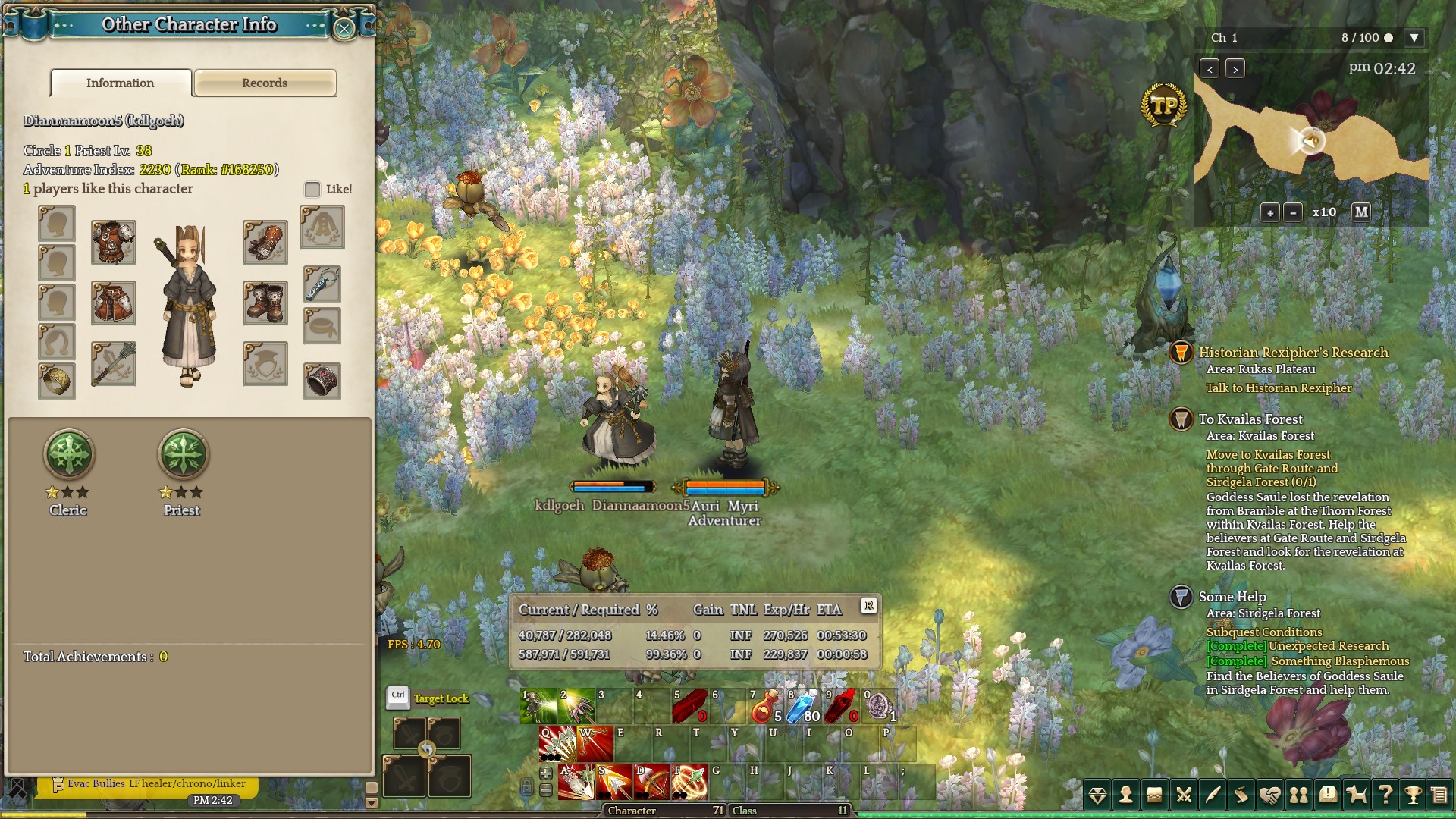Image resolution: width=1456 pixels, height=819 pixels.
Task: Open the companion pet menu
Action: pos(1356,795)
